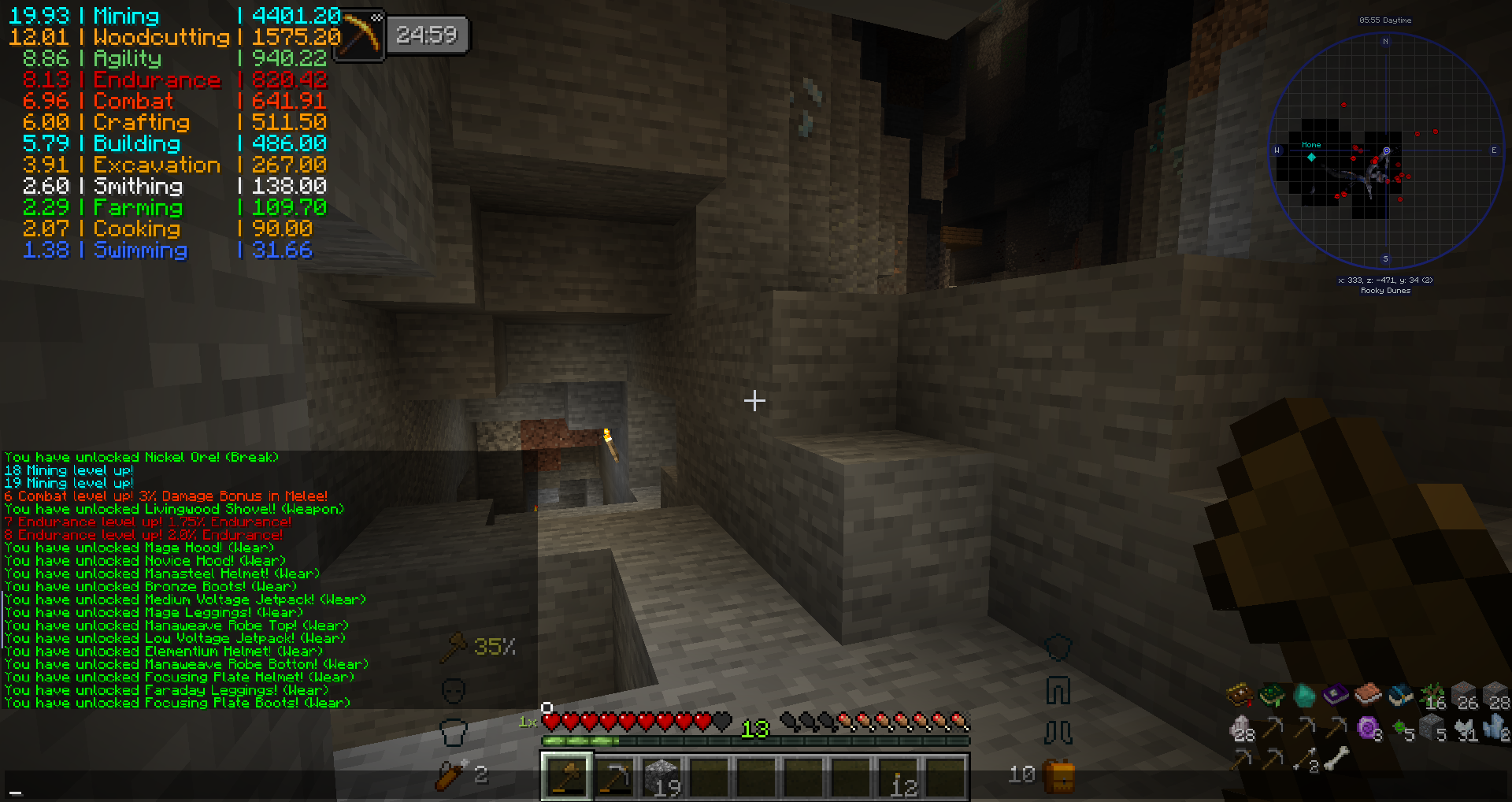Select the axe in the first hotbar slot
Viewport: 1512px width, 802px height.
pos(566,776)
